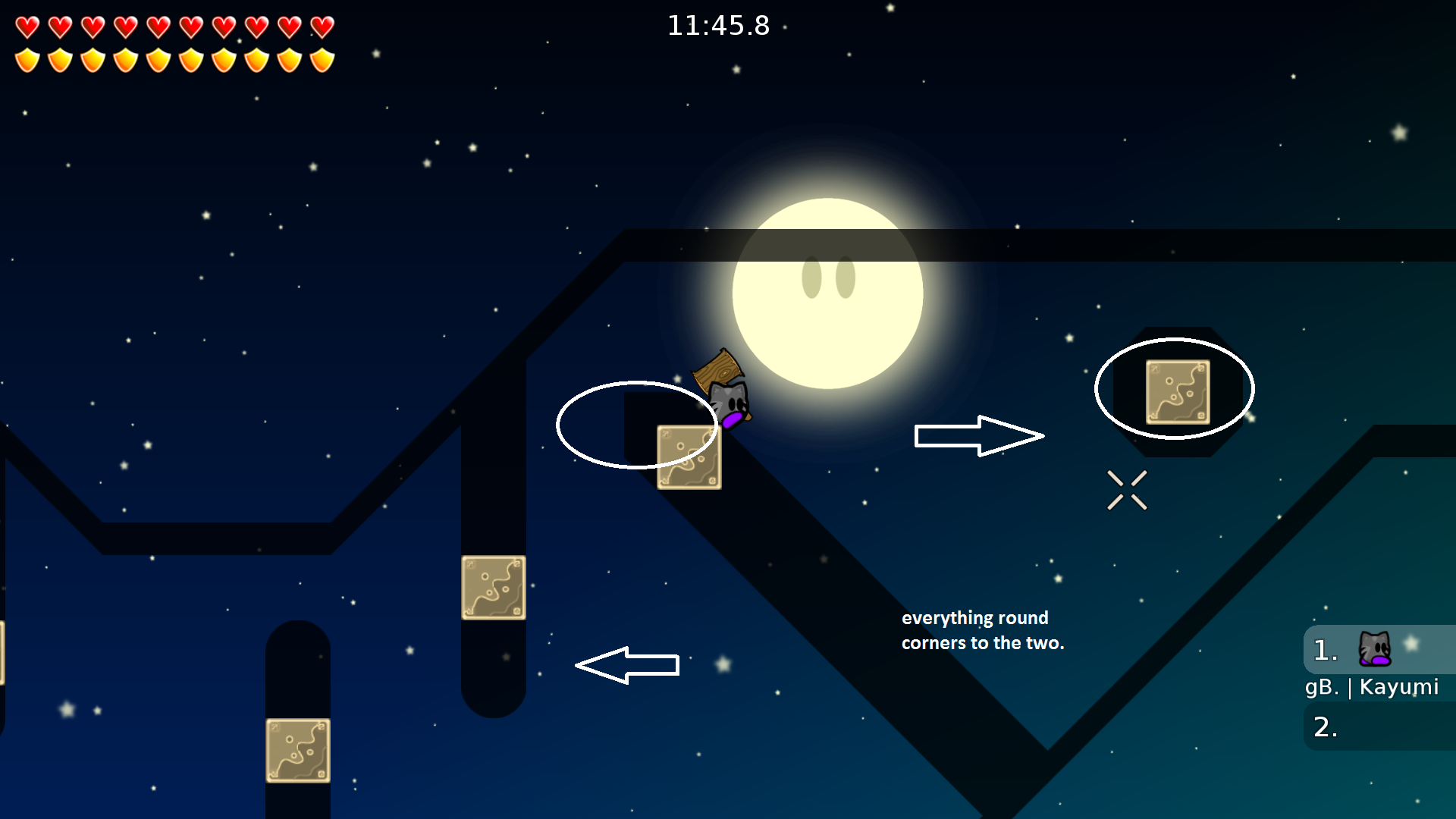Image resolution: width=1456 pixels, height=819 pixels.
Task: Click the gB. | Kayumi name label
Action: click(x=1373, y=688)
